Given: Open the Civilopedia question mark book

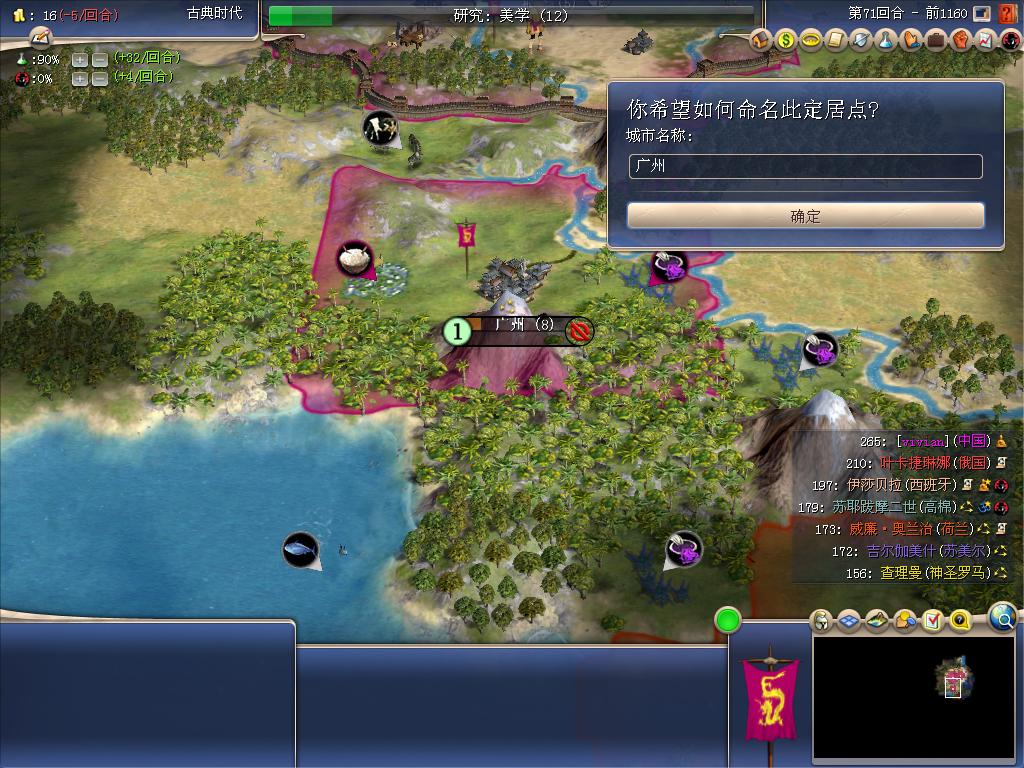Looking at the screenshot, I should click(x=1007, y=13).
